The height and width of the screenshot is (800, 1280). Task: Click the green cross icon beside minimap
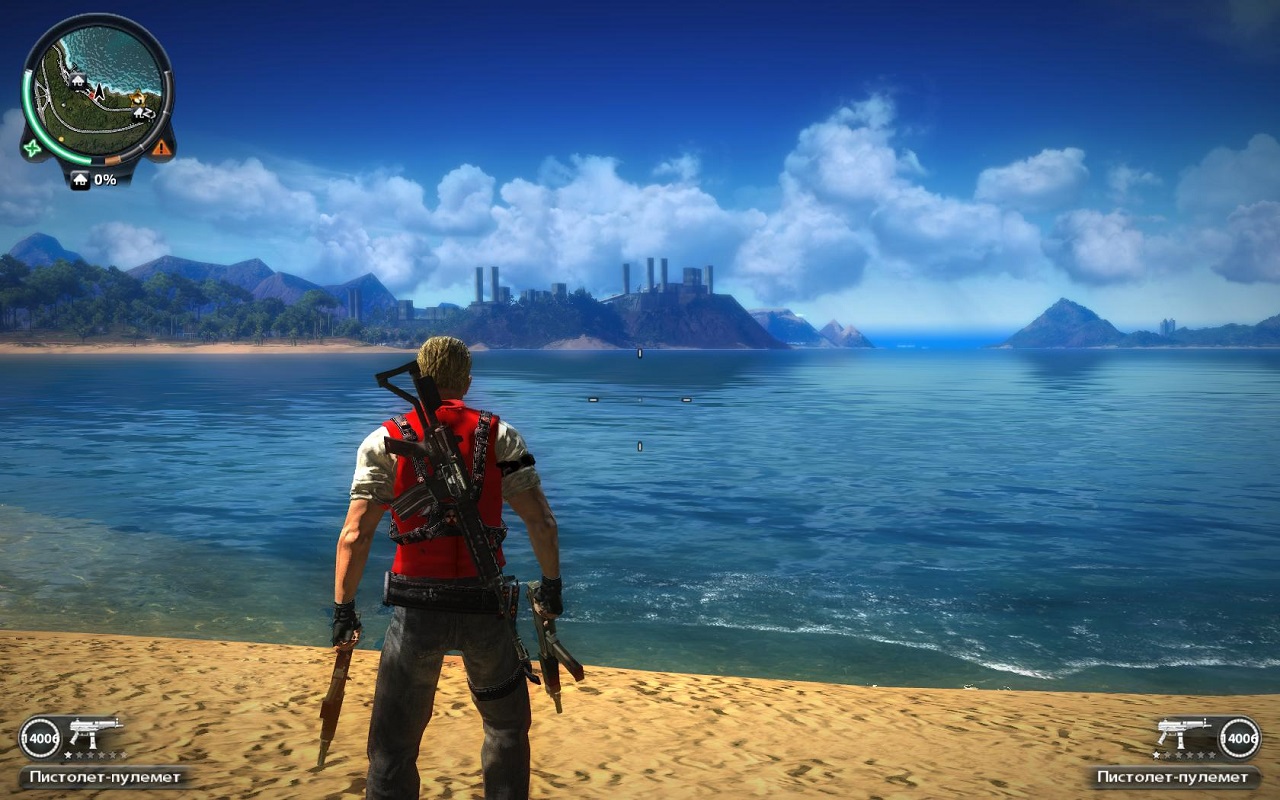[x=33, y=148]
